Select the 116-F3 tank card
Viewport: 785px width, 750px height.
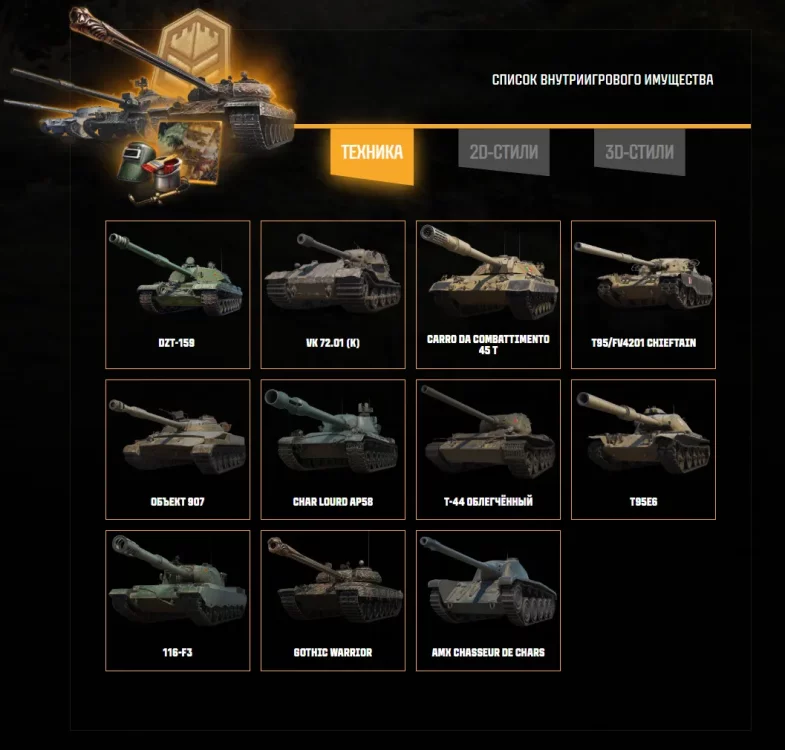pos(178,600)
